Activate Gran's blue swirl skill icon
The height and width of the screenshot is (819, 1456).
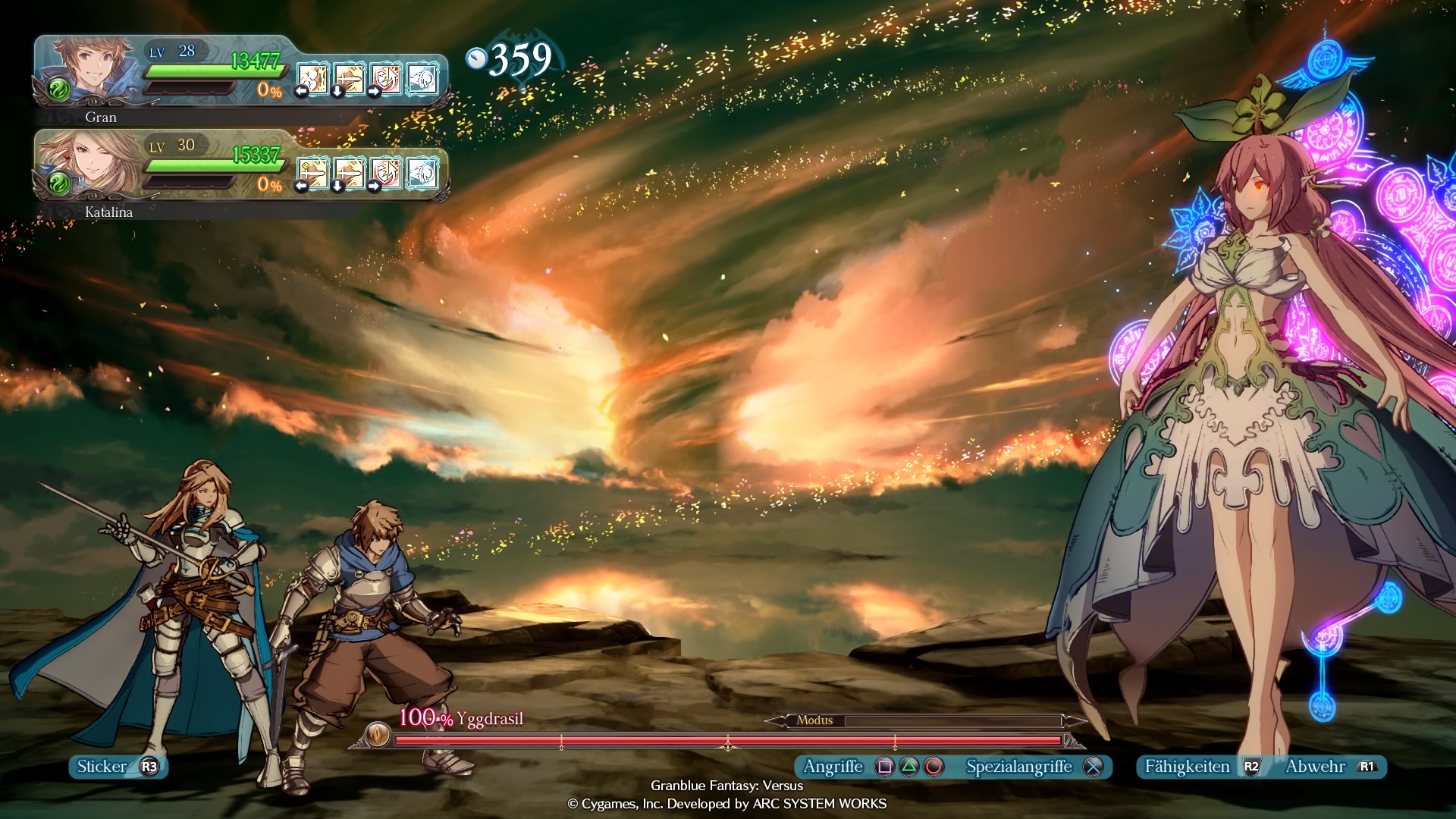click(x=422, y=79)
